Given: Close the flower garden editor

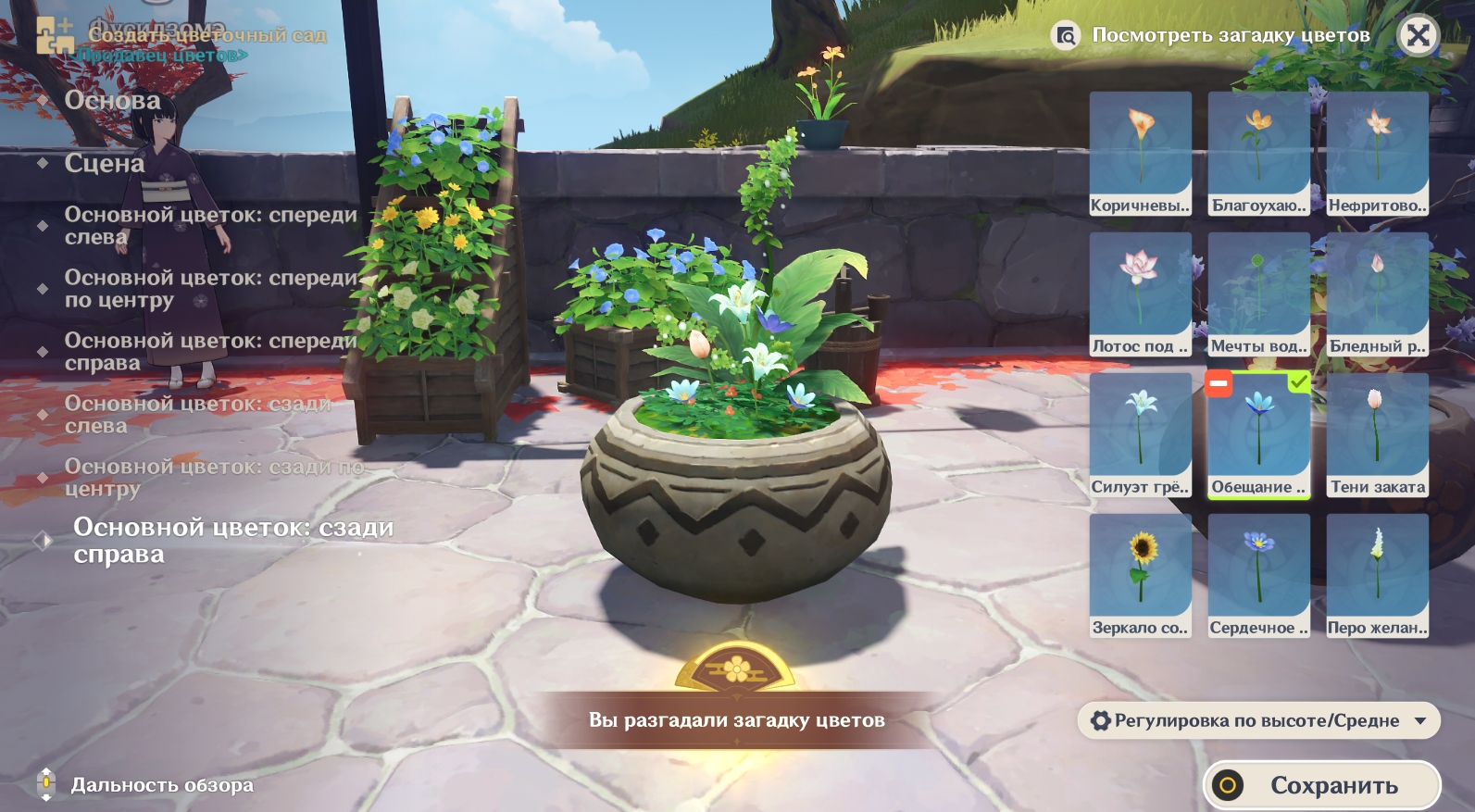Looking at the screenshot, I should coord(1418,36).
